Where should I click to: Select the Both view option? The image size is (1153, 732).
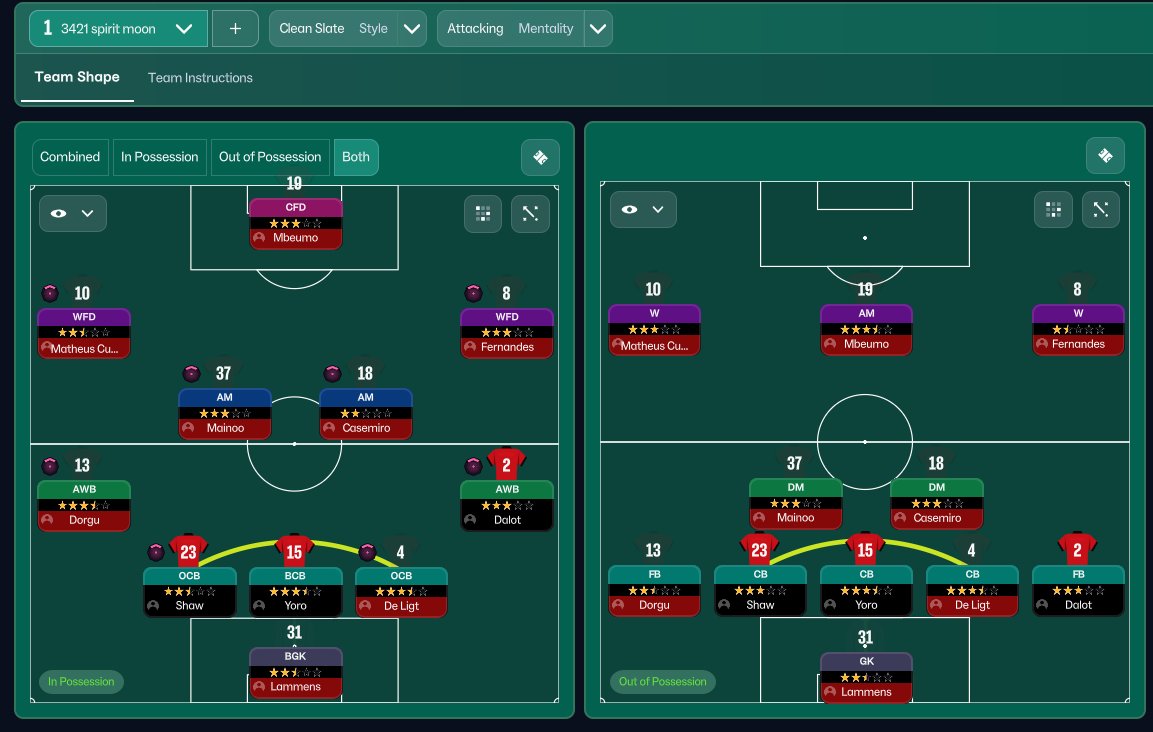(x=356, y=157)
